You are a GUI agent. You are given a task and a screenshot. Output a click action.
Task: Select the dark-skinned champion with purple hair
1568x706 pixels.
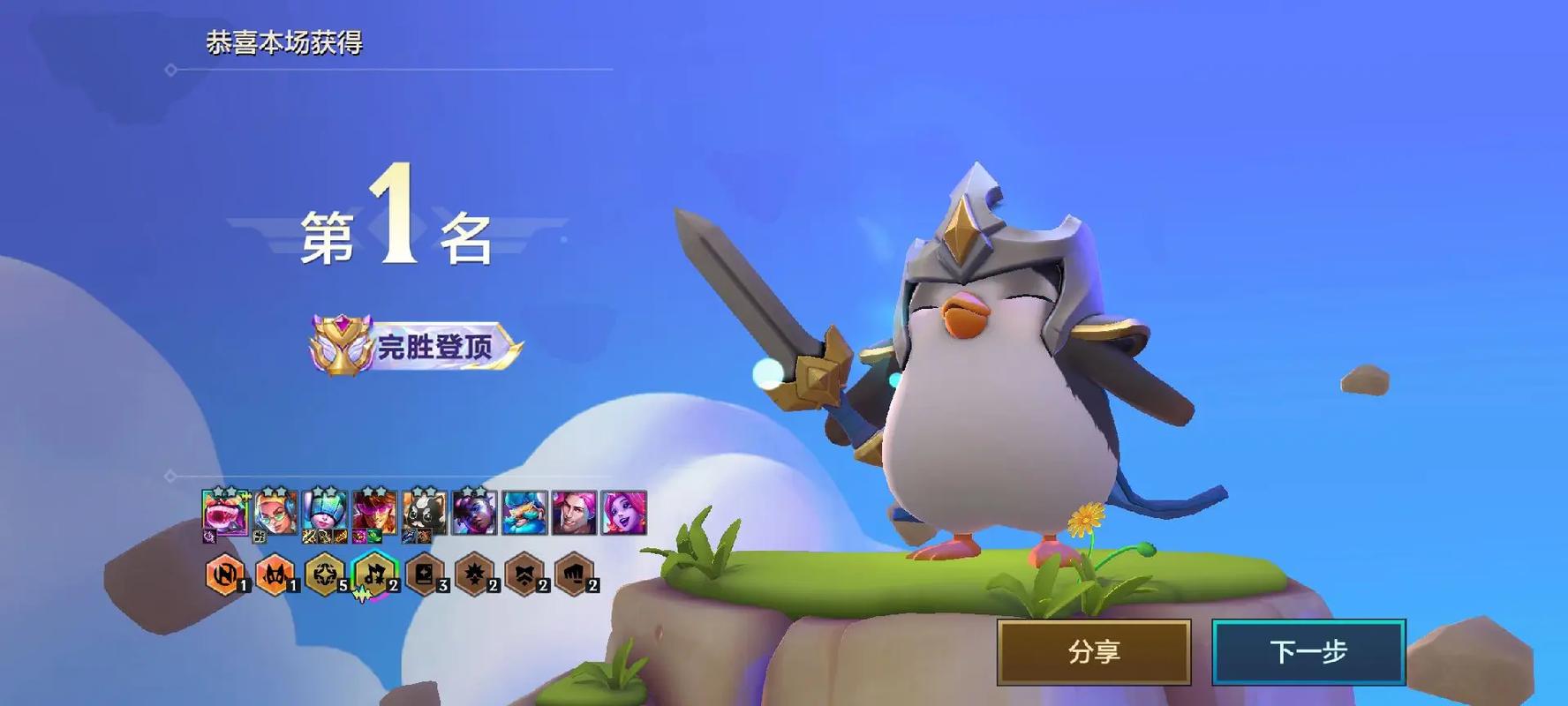pyautogui.click(x=474, y=513)
